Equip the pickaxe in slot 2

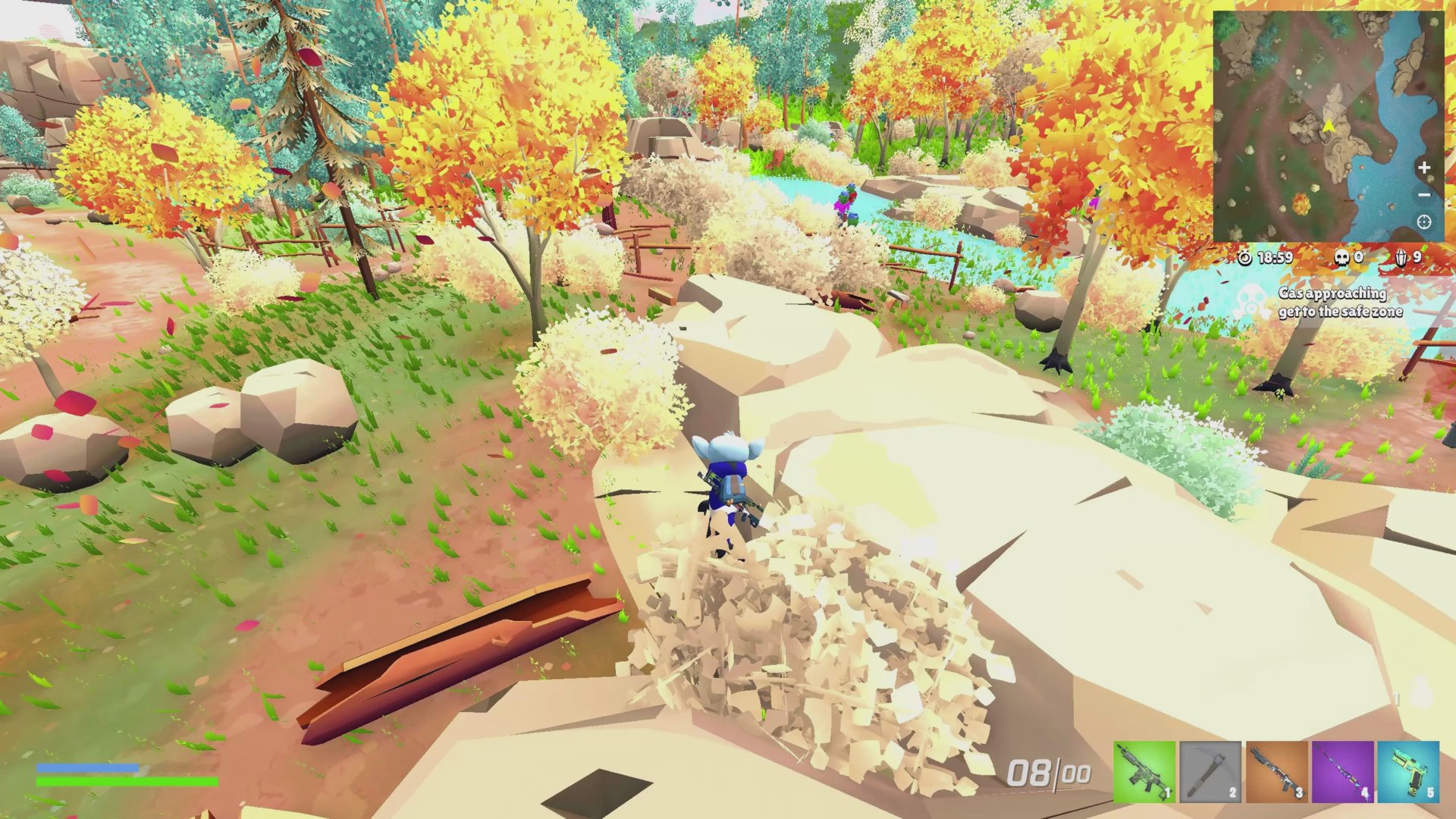(x=1210, y=771)
